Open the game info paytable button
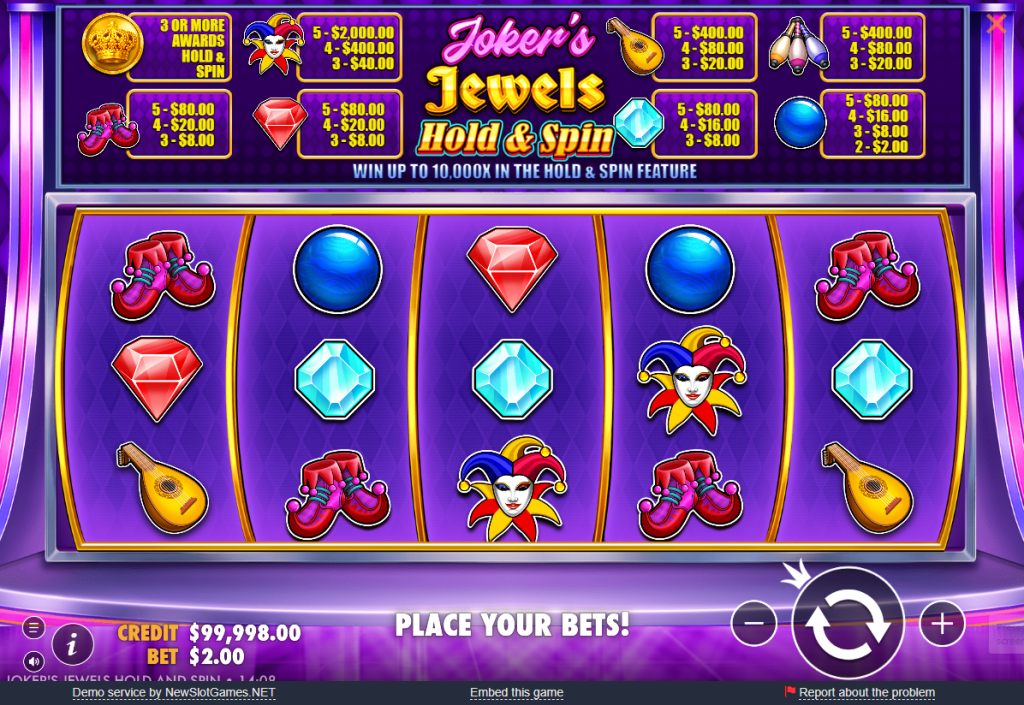Image resolution: width=1024 pixels, height=705 pixels. pyautogui.click(x=73, y=643)
